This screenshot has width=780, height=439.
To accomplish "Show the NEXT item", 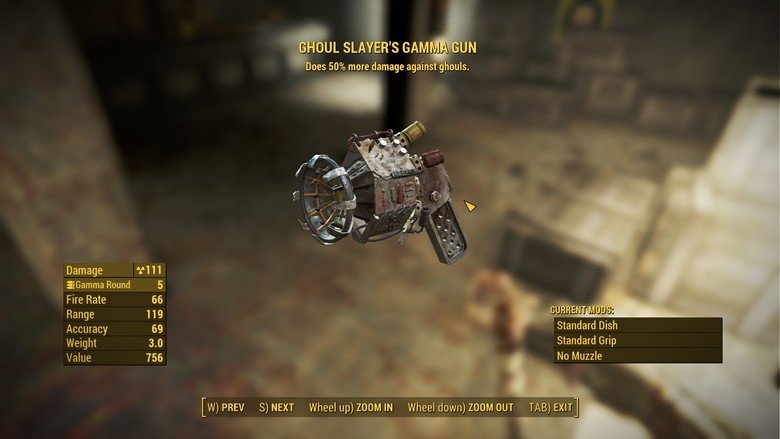I will [277, 408].
